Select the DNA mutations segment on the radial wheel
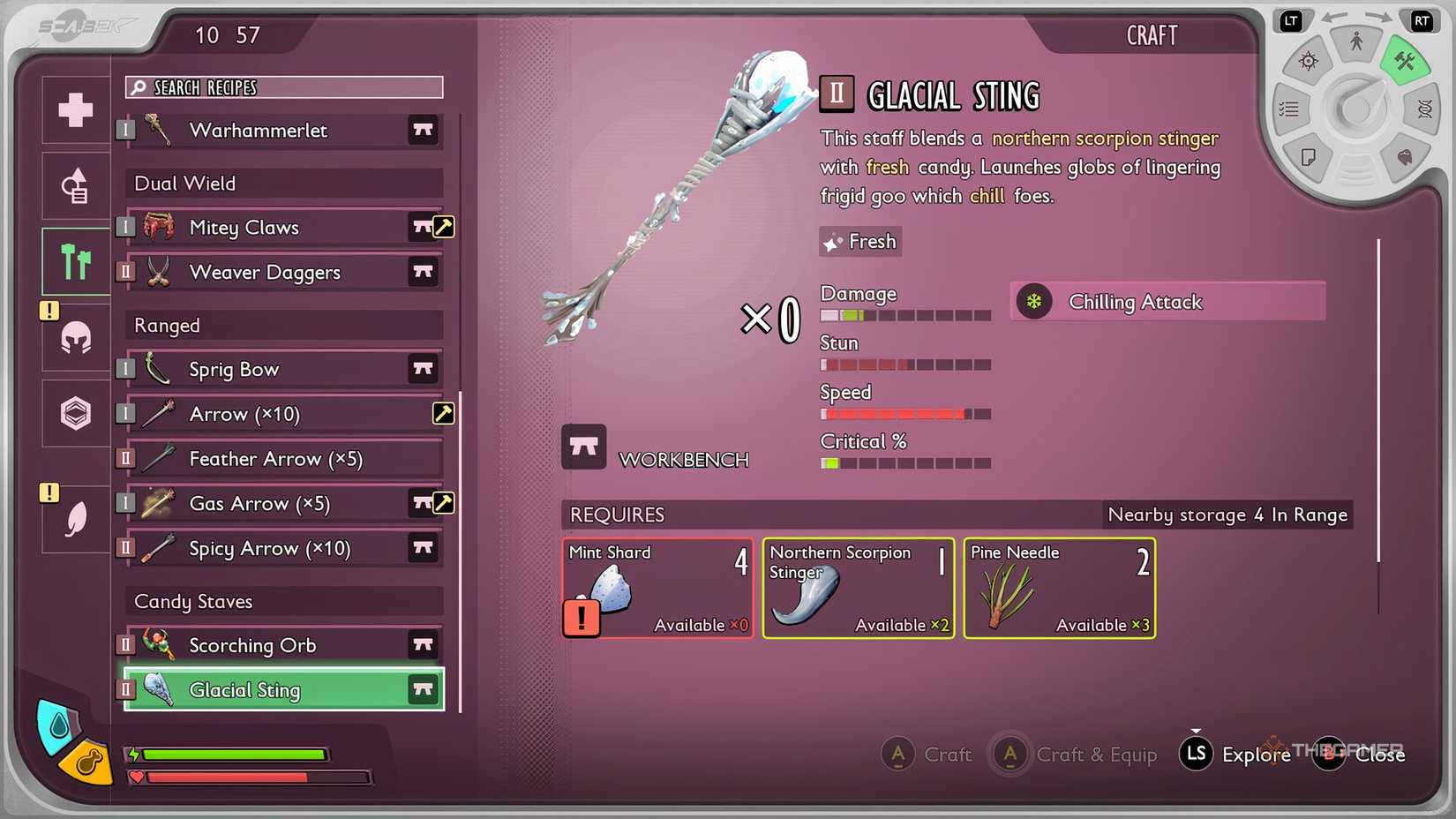This screenshot has height=819, width=1456. click(x=1424, y=109)
